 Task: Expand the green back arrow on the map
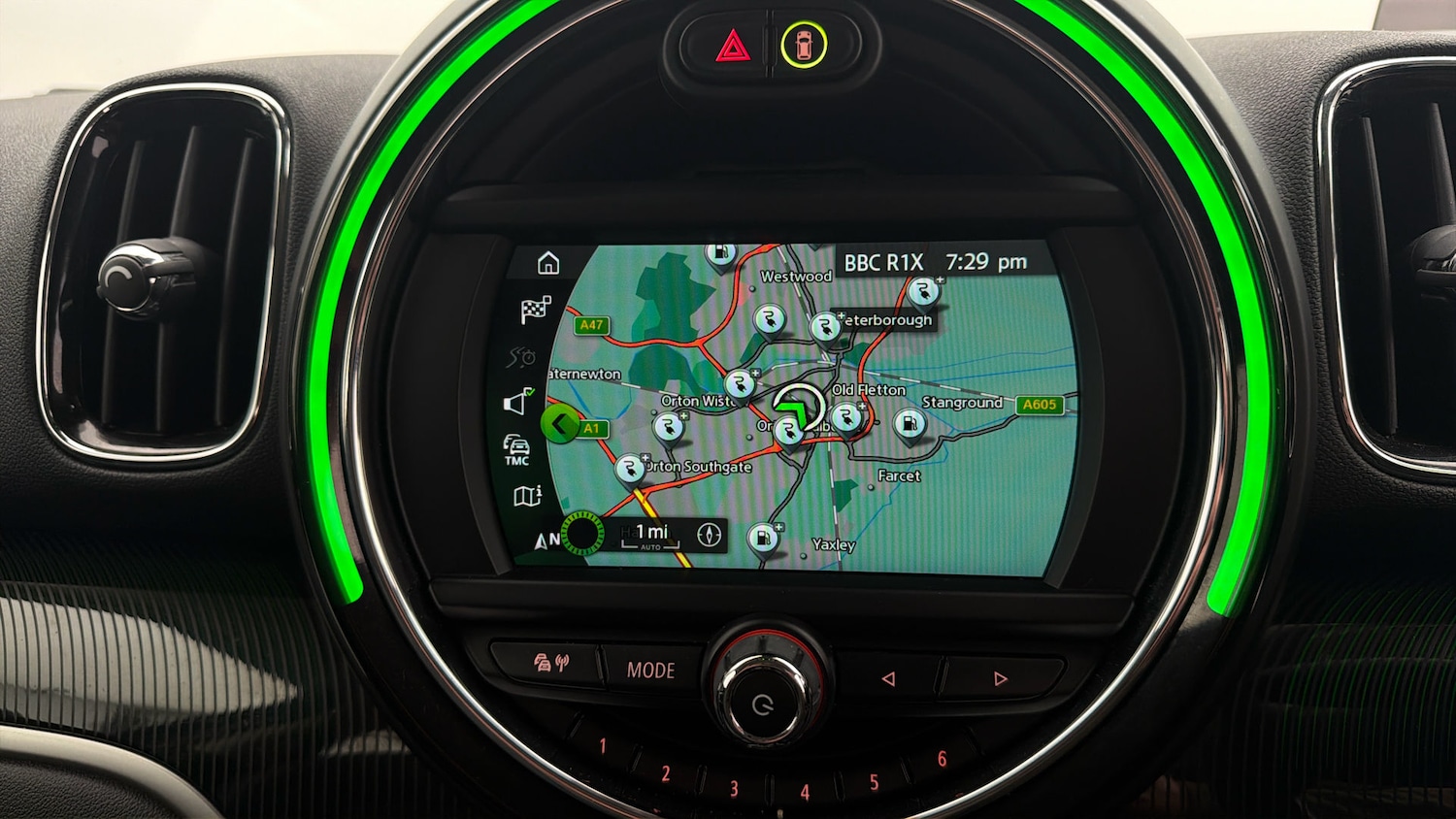561,424
